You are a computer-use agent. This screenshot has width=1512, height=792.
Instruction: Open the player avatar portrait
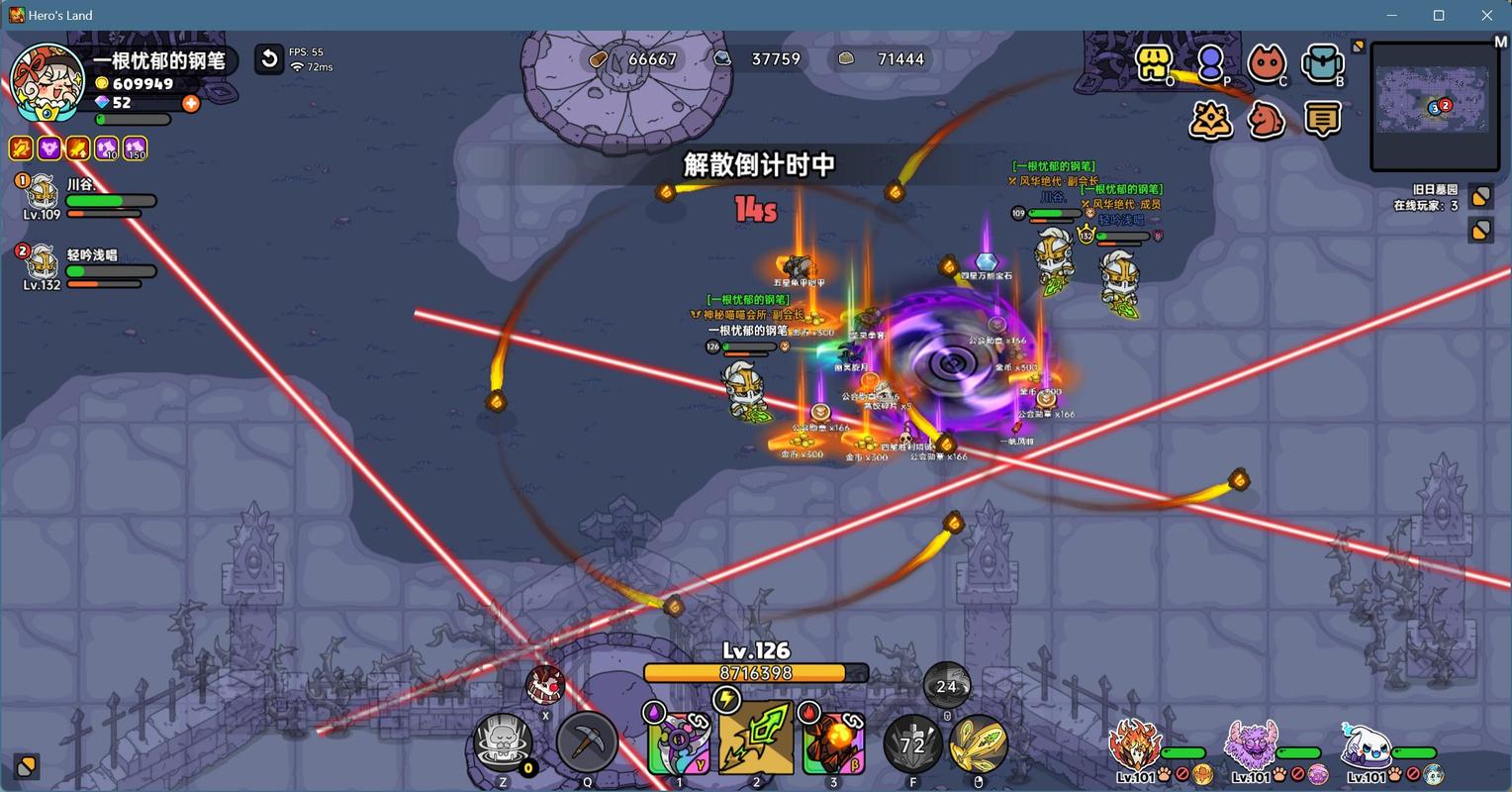46,80
